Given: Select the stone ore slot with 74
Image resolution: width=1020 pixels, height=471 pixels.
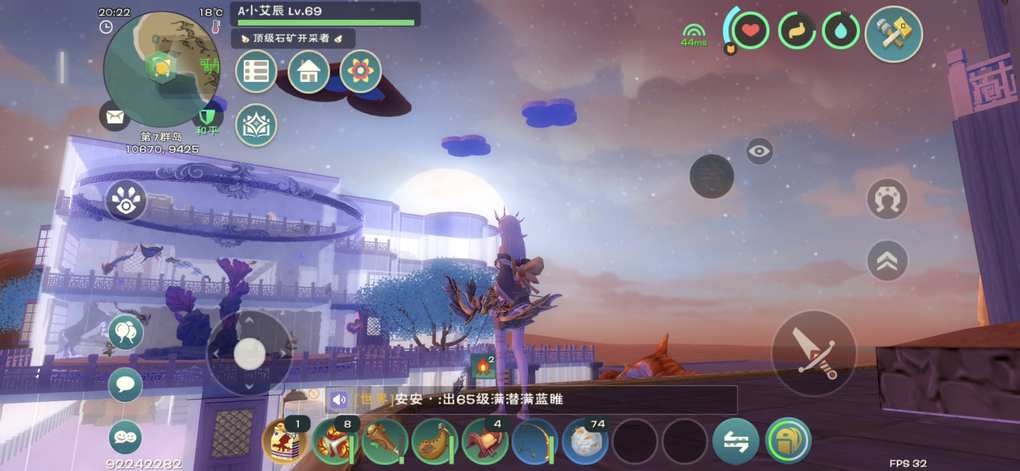Looking at the screenshot, I should tap(585, 441).
